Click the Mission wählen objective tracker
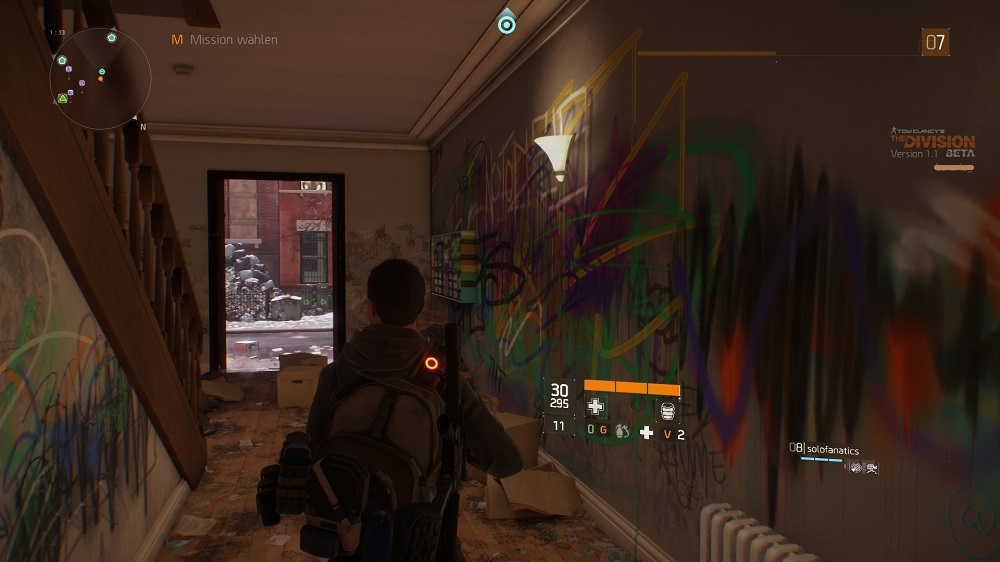1000x562 pixels. point(224,40)
